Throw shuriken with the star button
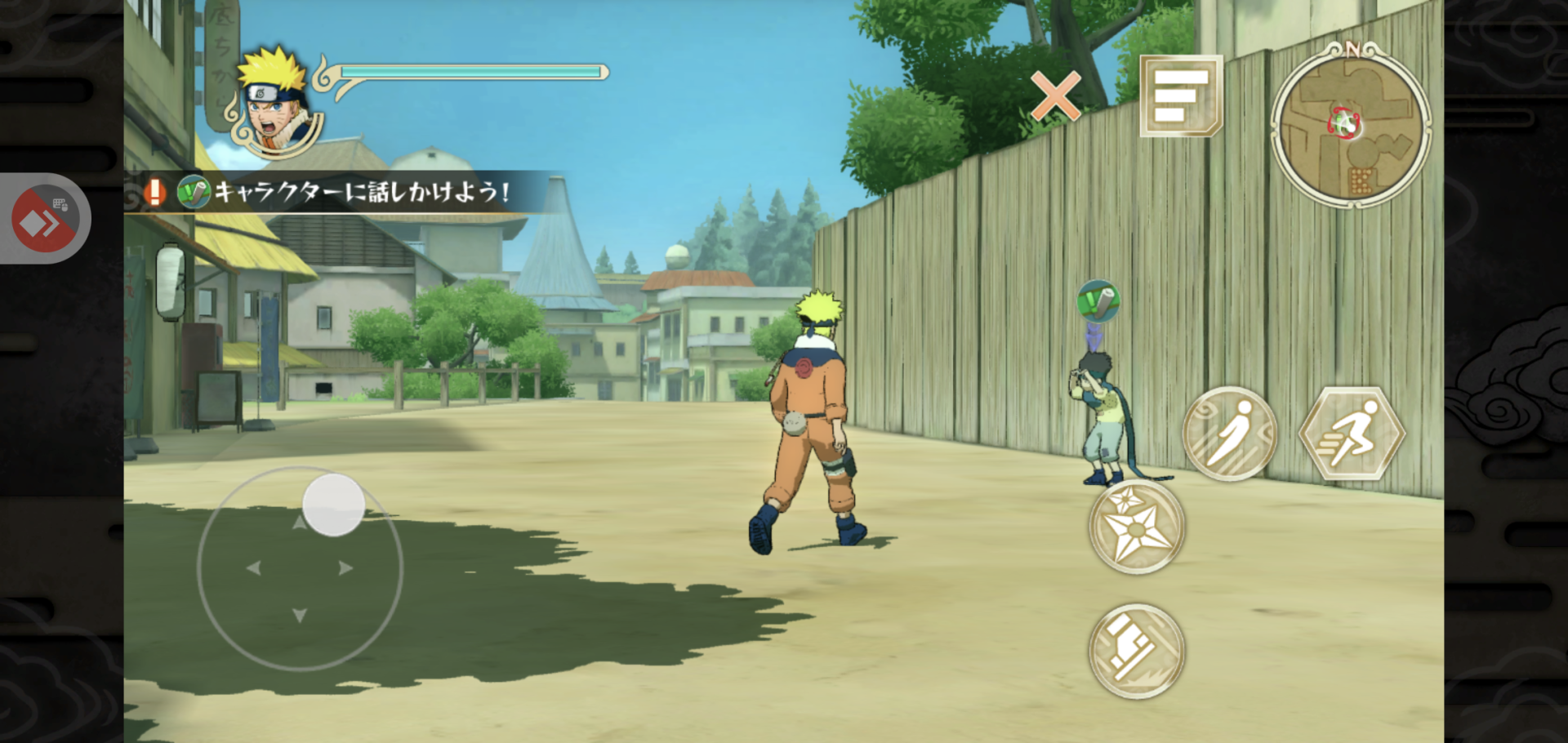1568x743 pixels. tap(1137, 527)
